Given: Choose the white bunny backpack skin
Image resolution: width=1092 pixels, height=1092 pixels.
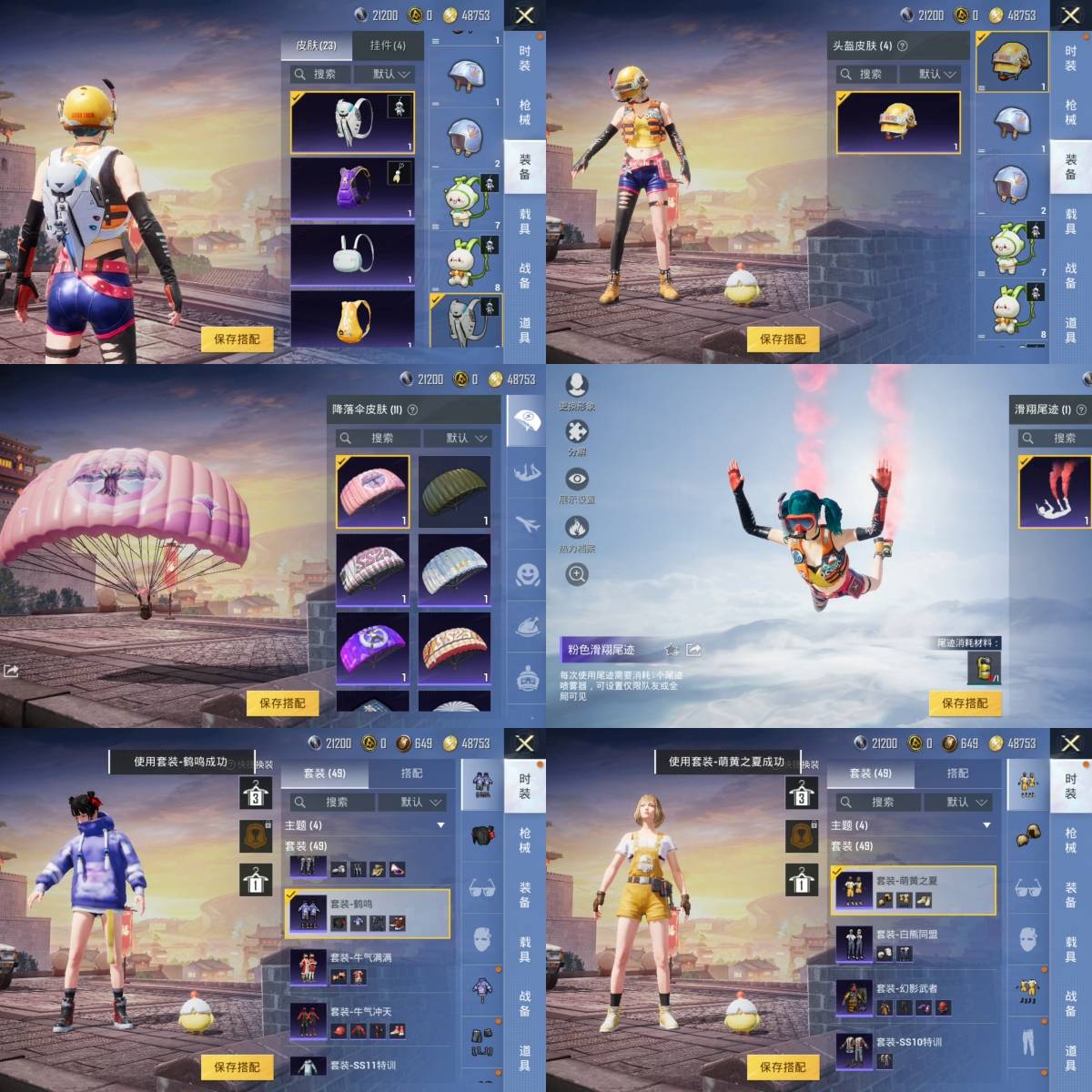Looking at the screenshot, I should coord(352,256).
